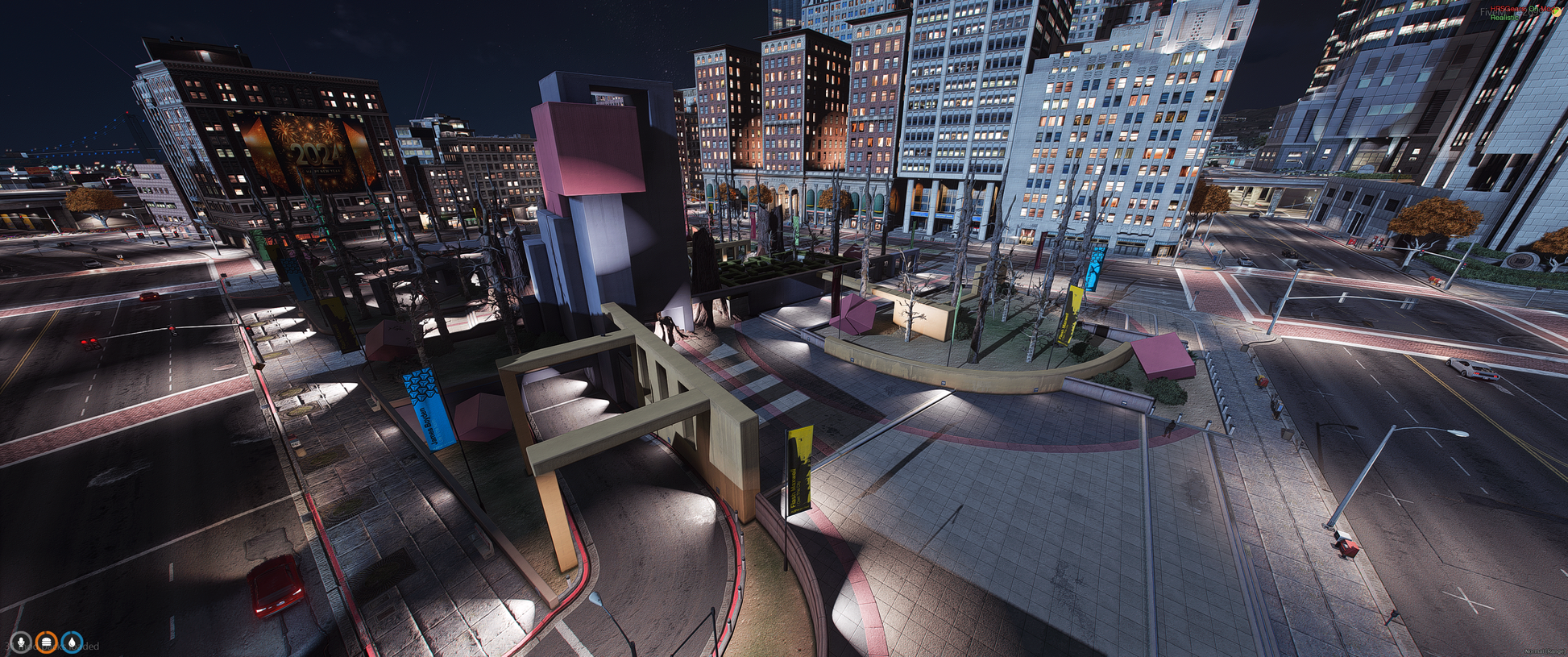The width and height of the screenshot is (1568, 657).
Task: Click the blue water drop thirst icon
Action: (73, 642)
